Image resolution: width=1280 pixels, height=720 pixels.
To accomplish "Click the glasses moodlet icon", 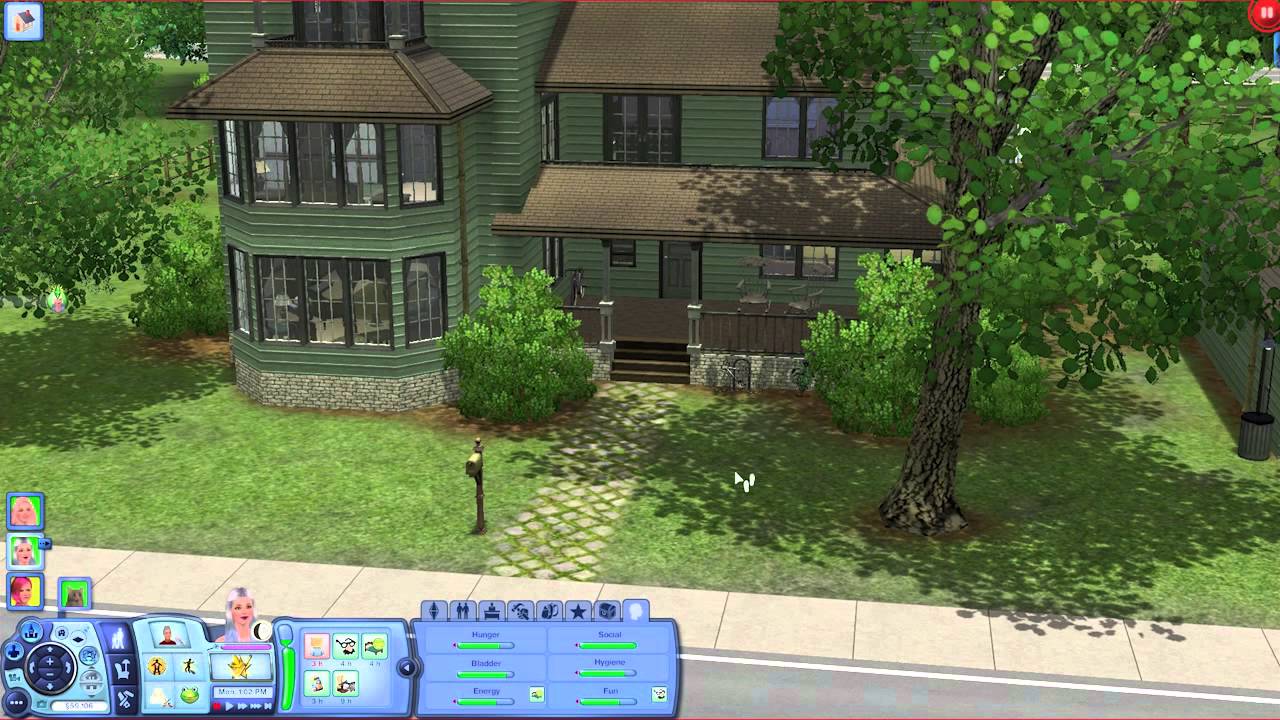I will point(347,644).
